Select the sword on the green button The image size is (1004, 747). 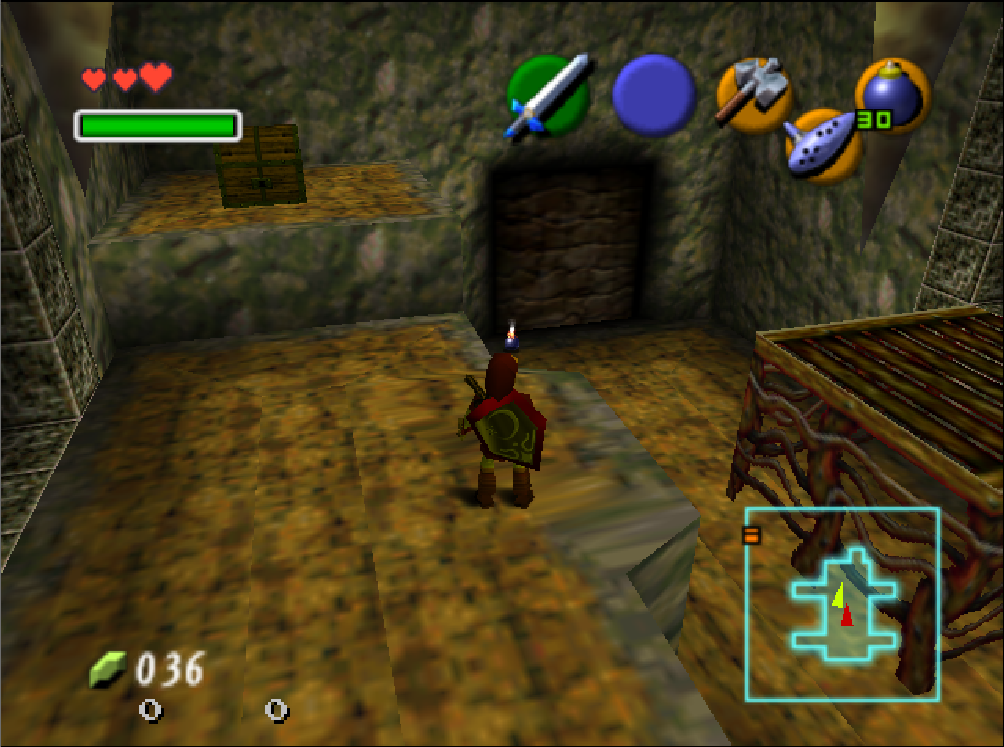click(x=546, y=97)
